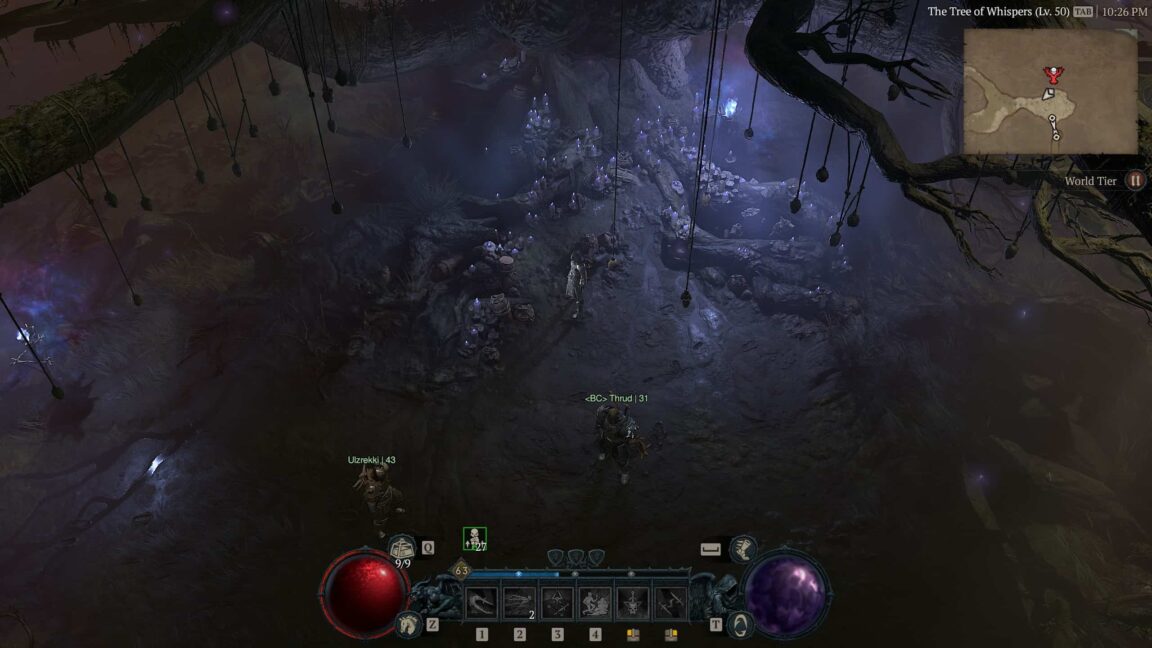The height and width of the screenshot is (648, 1152).
Task: Activate the skill in slot 3
Action: (x=557, y=602)
